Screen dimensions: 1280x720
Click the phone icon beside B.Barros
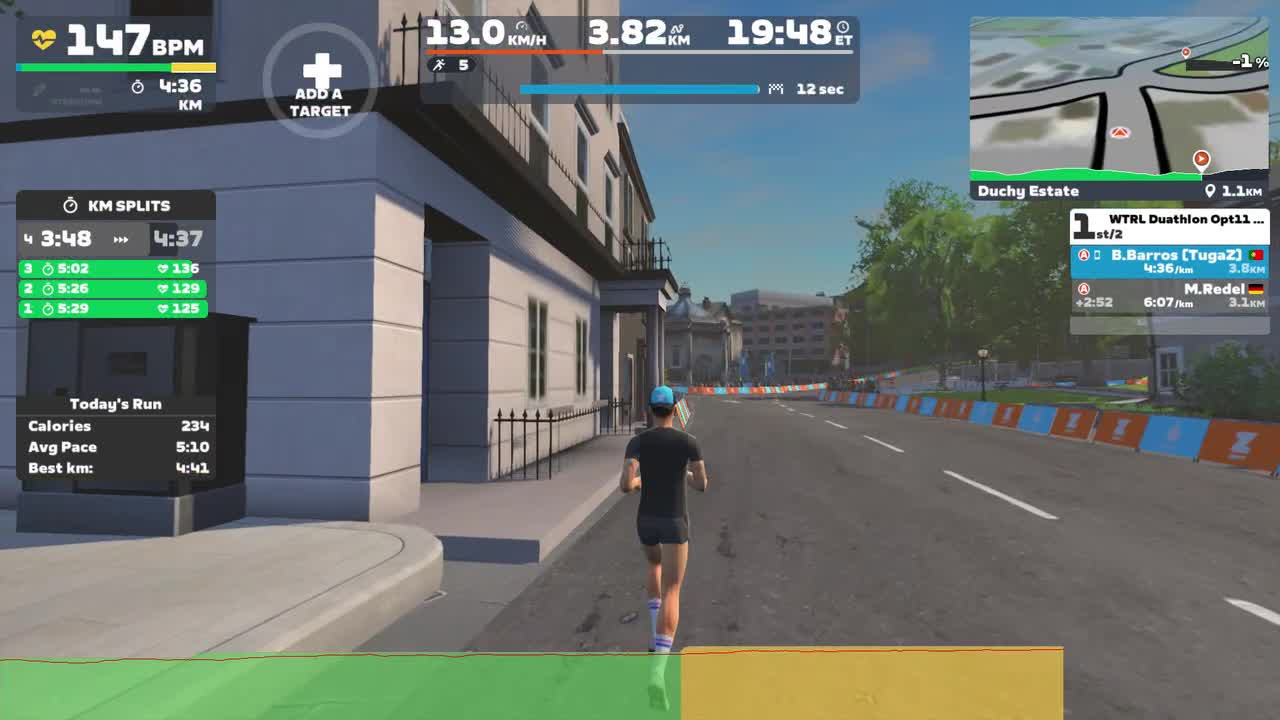[1096, 256]
